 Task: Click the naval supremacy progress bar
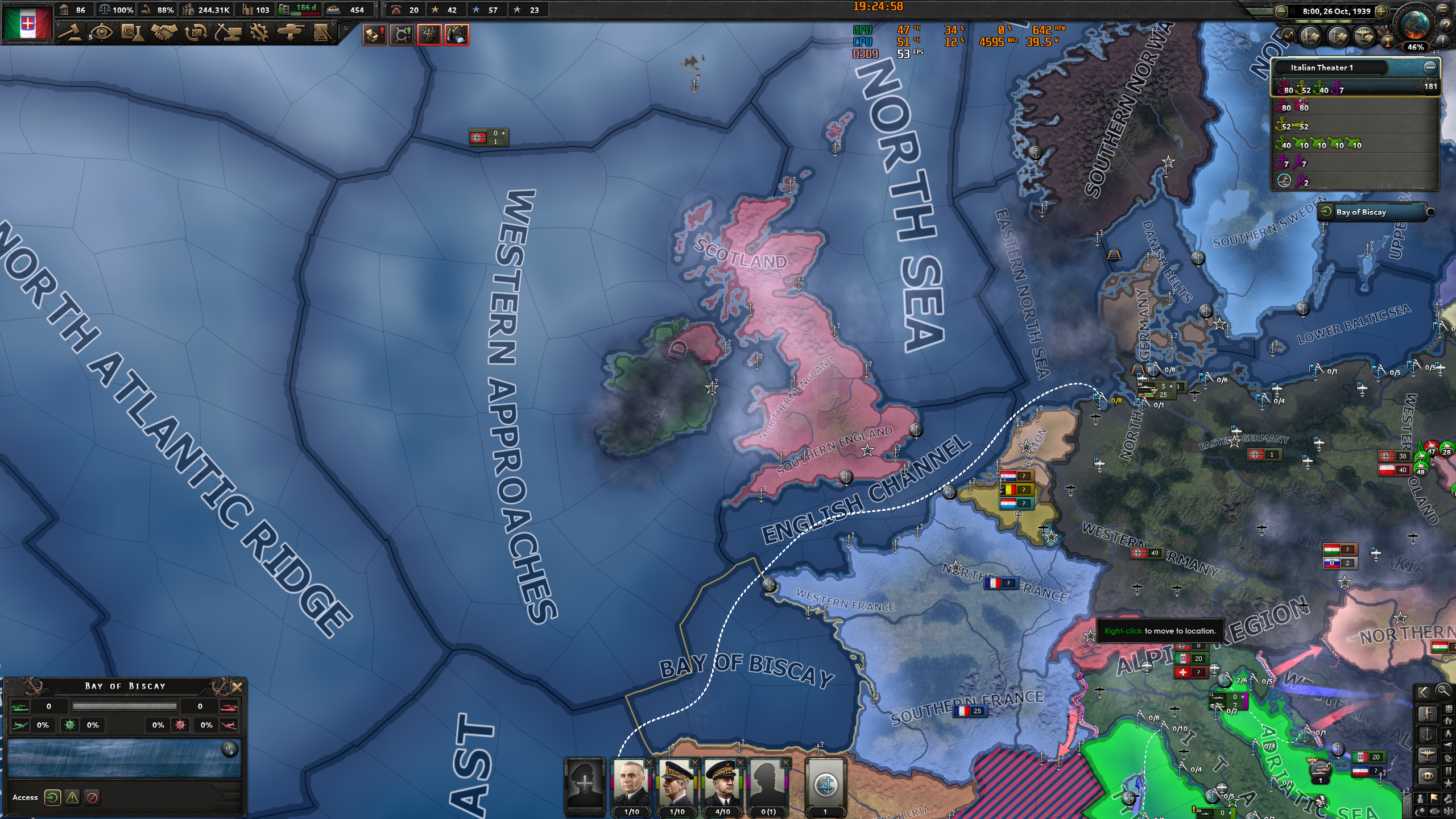[x=125, y=707]
